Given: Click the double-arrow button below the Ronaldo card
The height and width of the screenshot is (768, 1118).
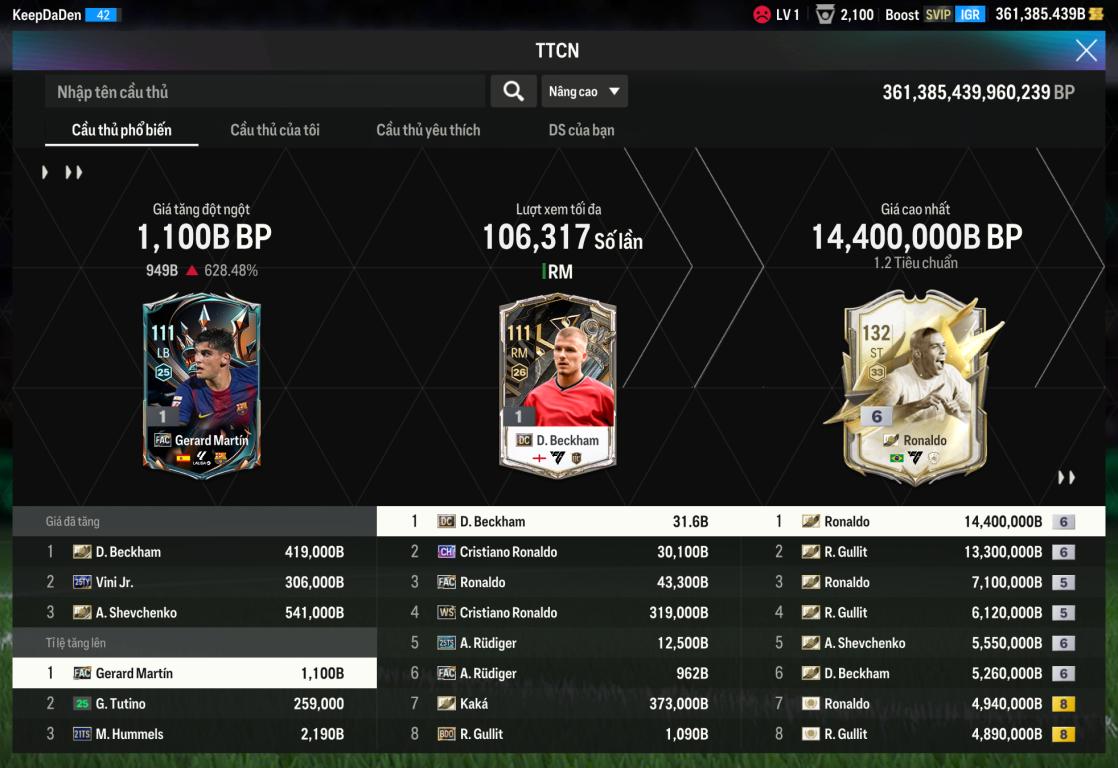Looking at the screenshot, I should coord(1067,478).
